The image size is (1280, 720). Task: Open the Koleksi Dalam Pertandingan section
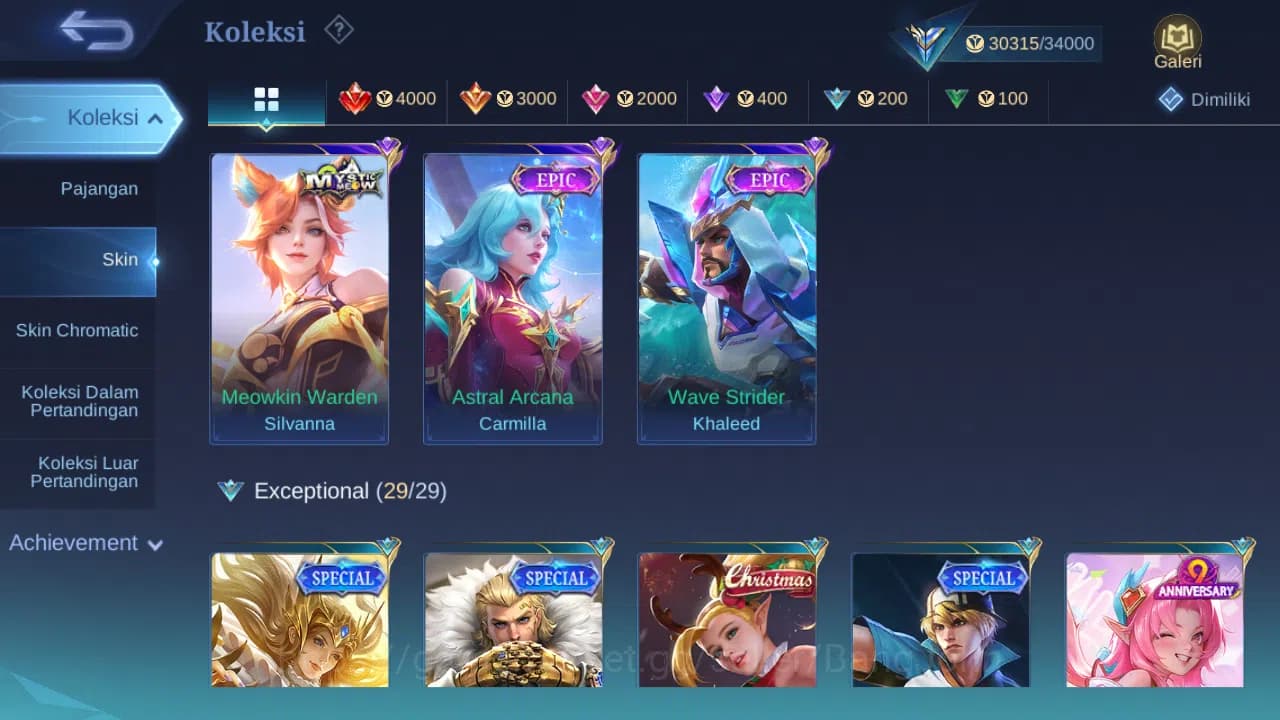78,401
